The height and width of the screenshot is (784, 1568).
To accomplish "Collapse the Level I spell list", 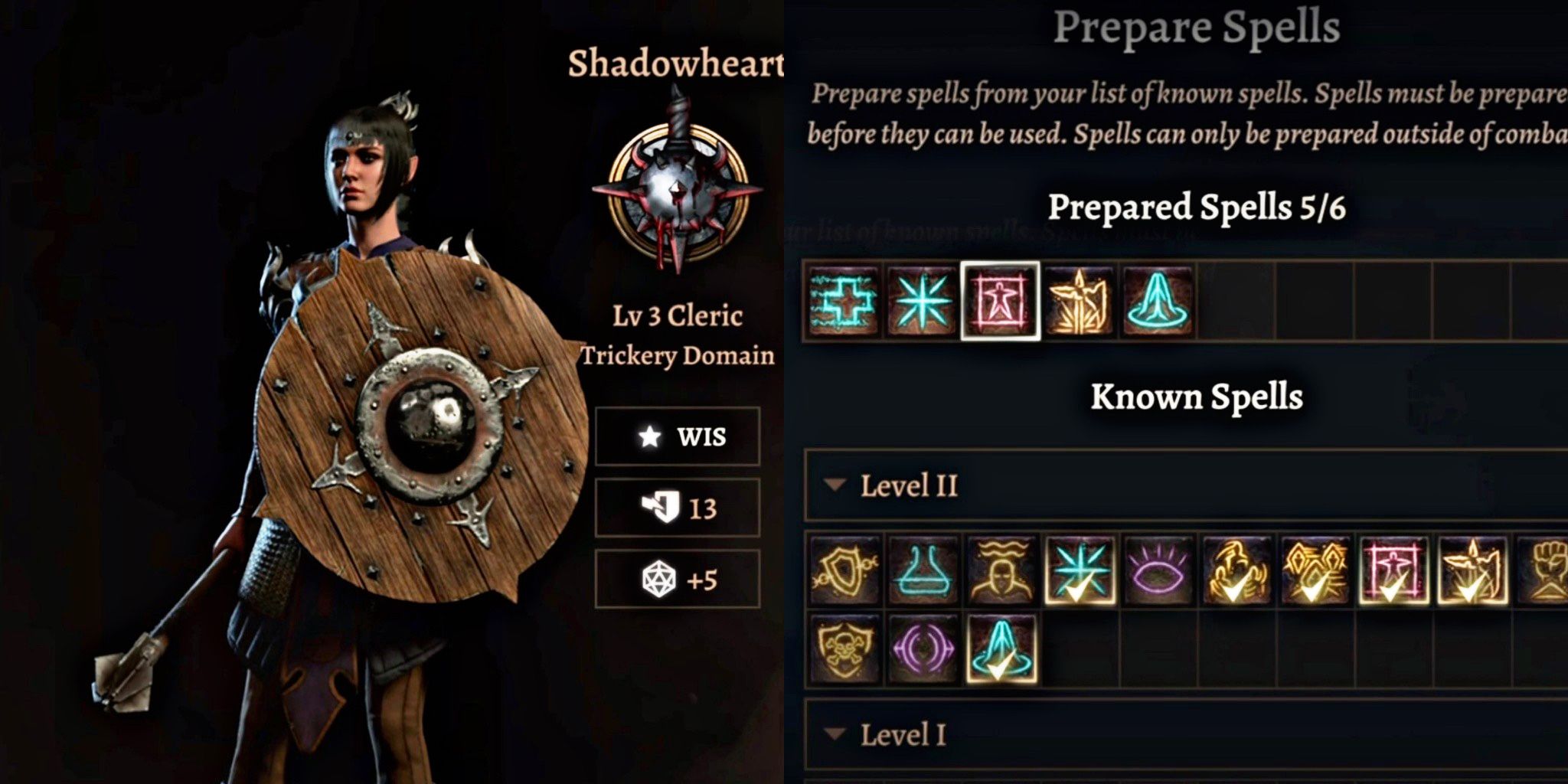I will (x=835, y=734).
